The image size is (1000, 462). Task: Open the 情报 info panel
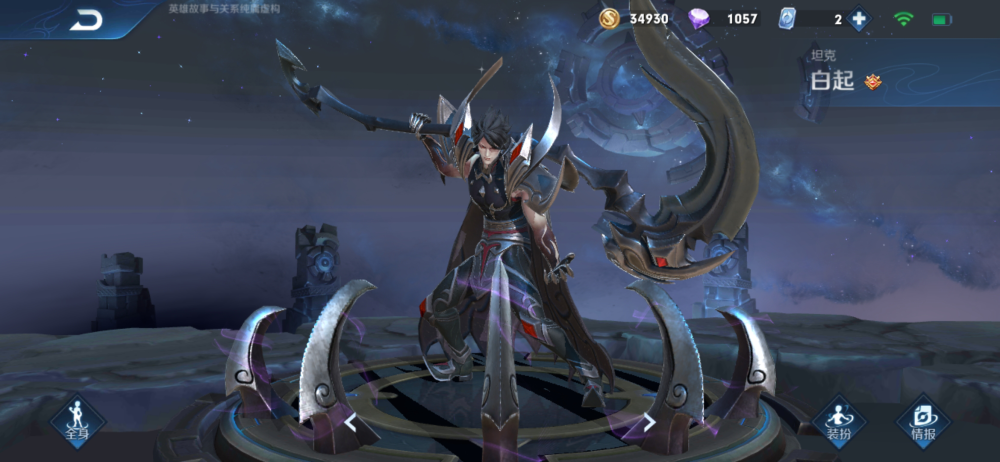click(923, 420)
